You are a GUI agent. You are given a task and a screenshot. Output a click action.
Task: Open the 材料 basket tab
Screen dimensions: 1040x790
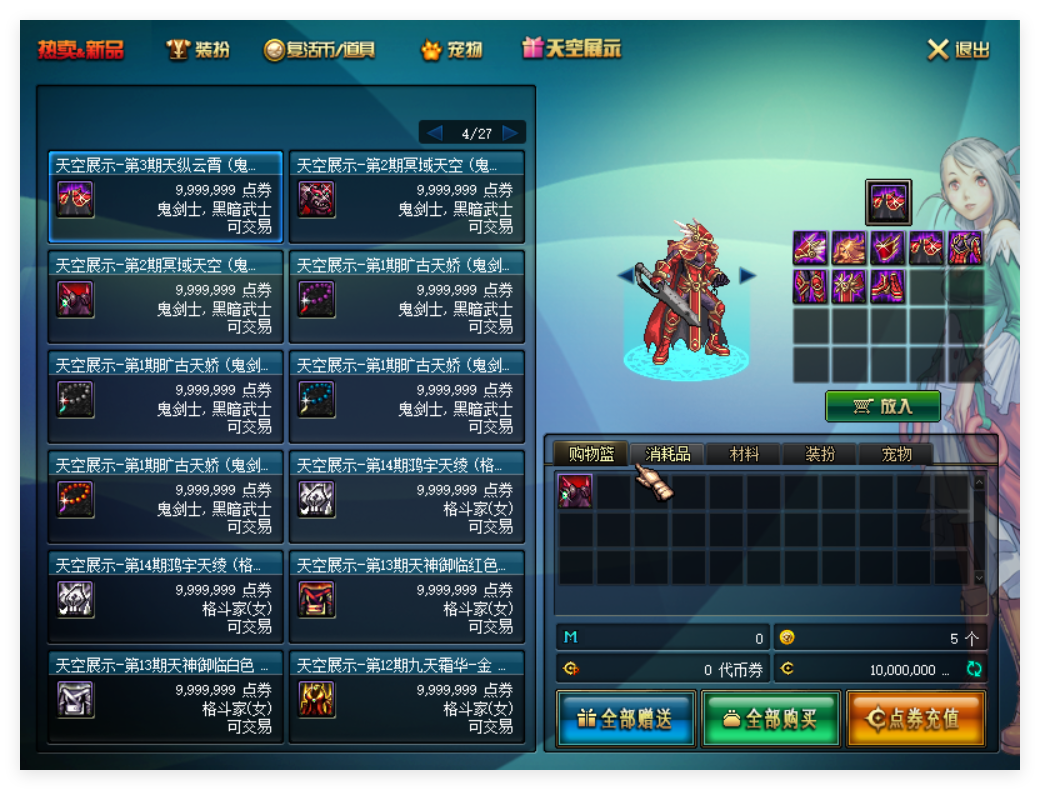[x=744, y=454]
